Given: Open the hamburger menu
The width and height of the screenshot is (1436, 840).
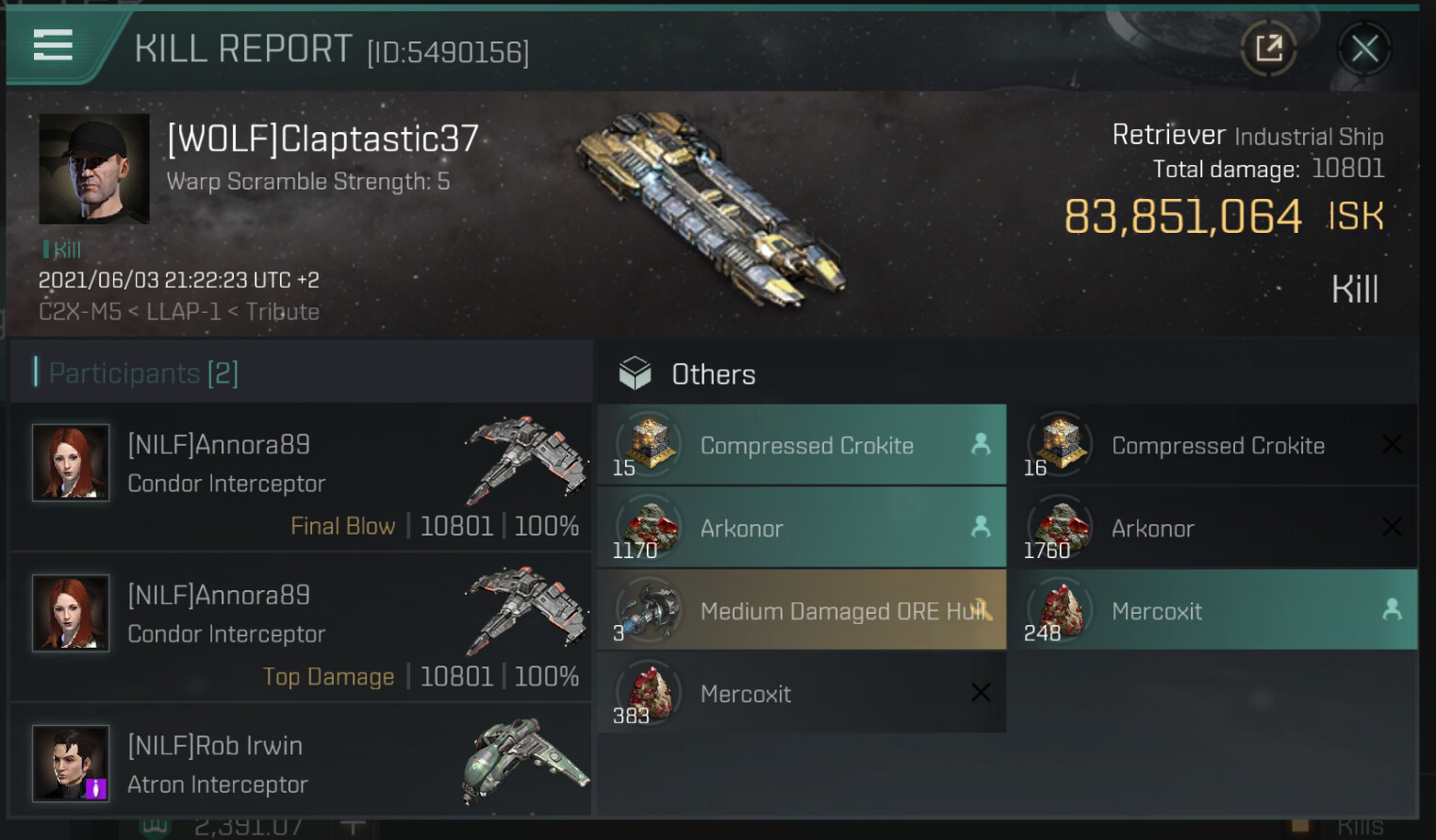Looking at the screenshot, I should [x=53, y=45].
